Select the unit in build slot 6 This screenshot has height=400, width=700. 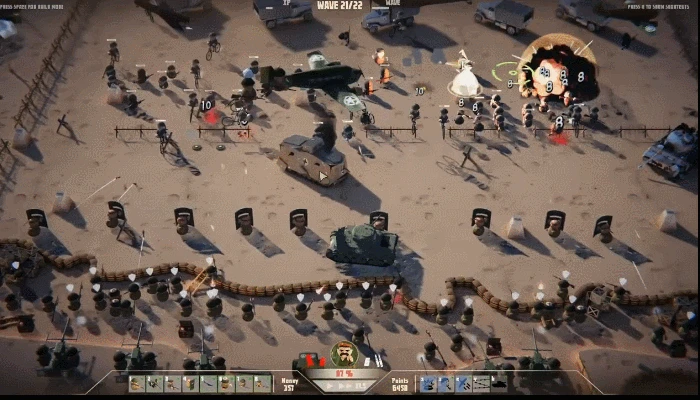pos(226,383)
